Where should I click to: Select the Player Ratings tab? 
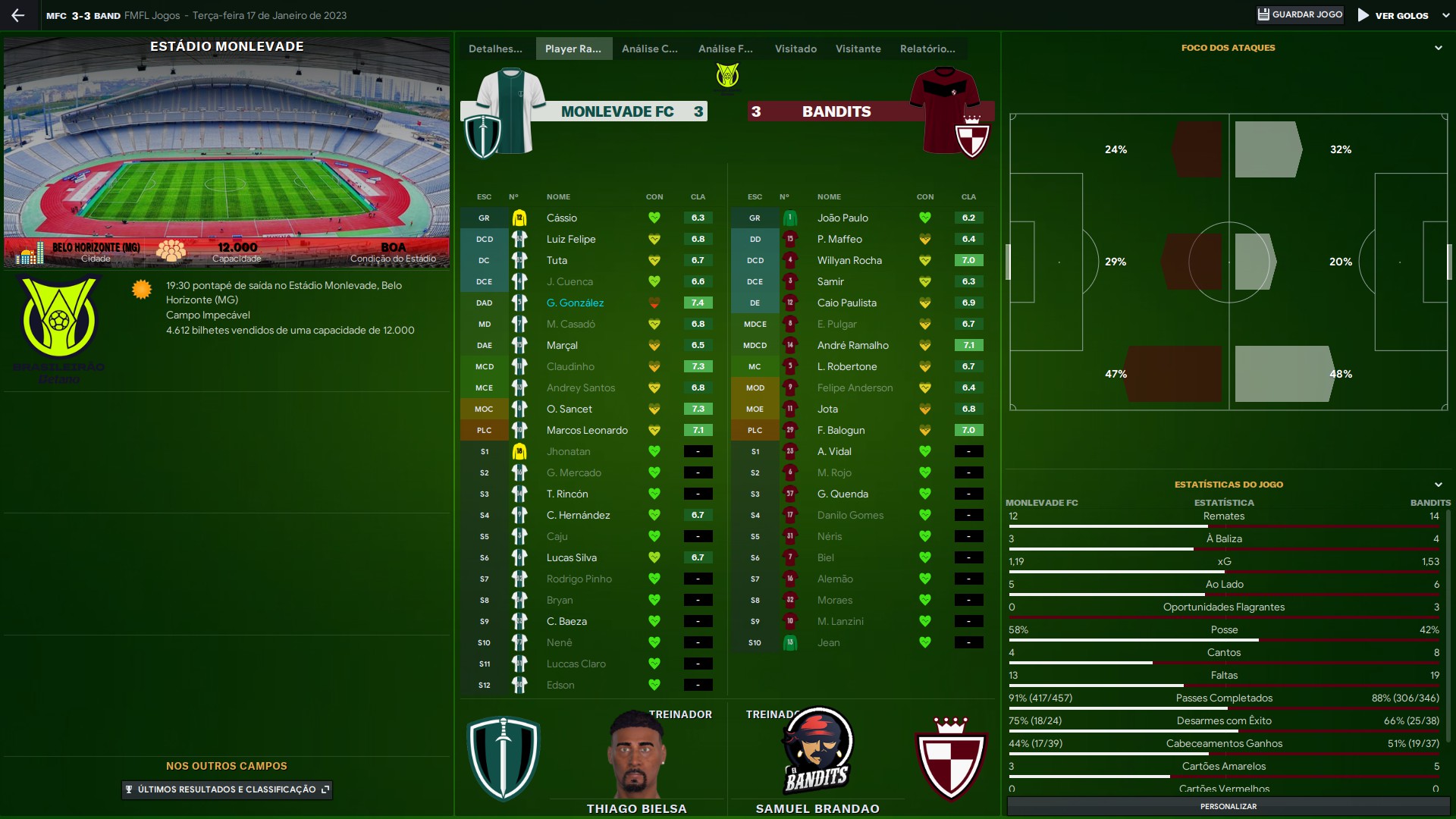click(x=573, y=49)
